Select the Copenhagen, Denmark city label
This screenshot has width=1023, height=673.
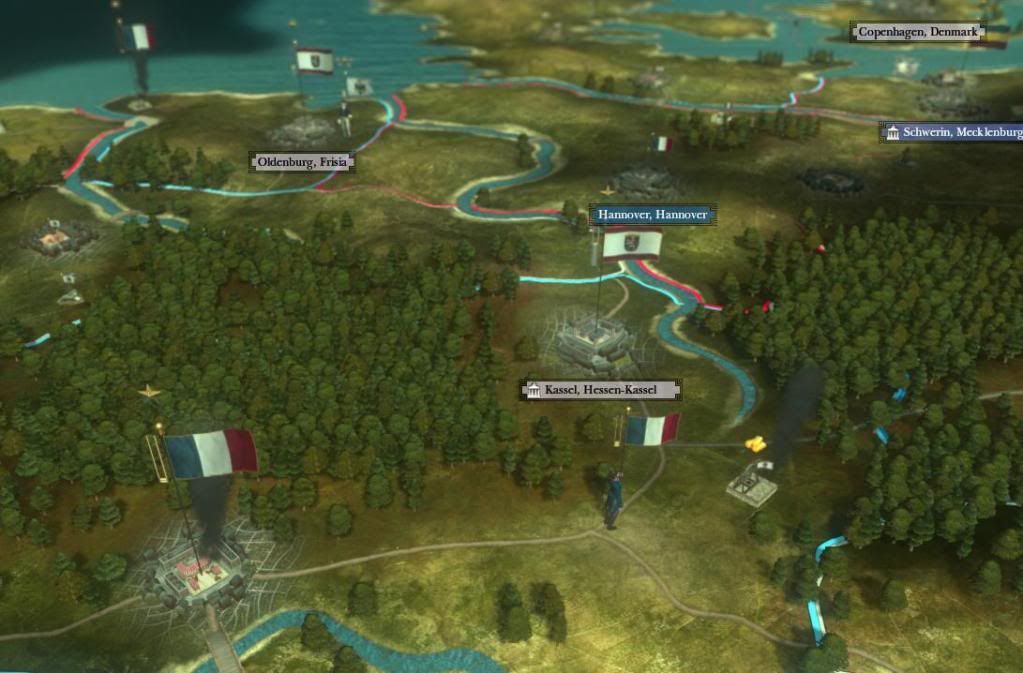pos(916,33)
